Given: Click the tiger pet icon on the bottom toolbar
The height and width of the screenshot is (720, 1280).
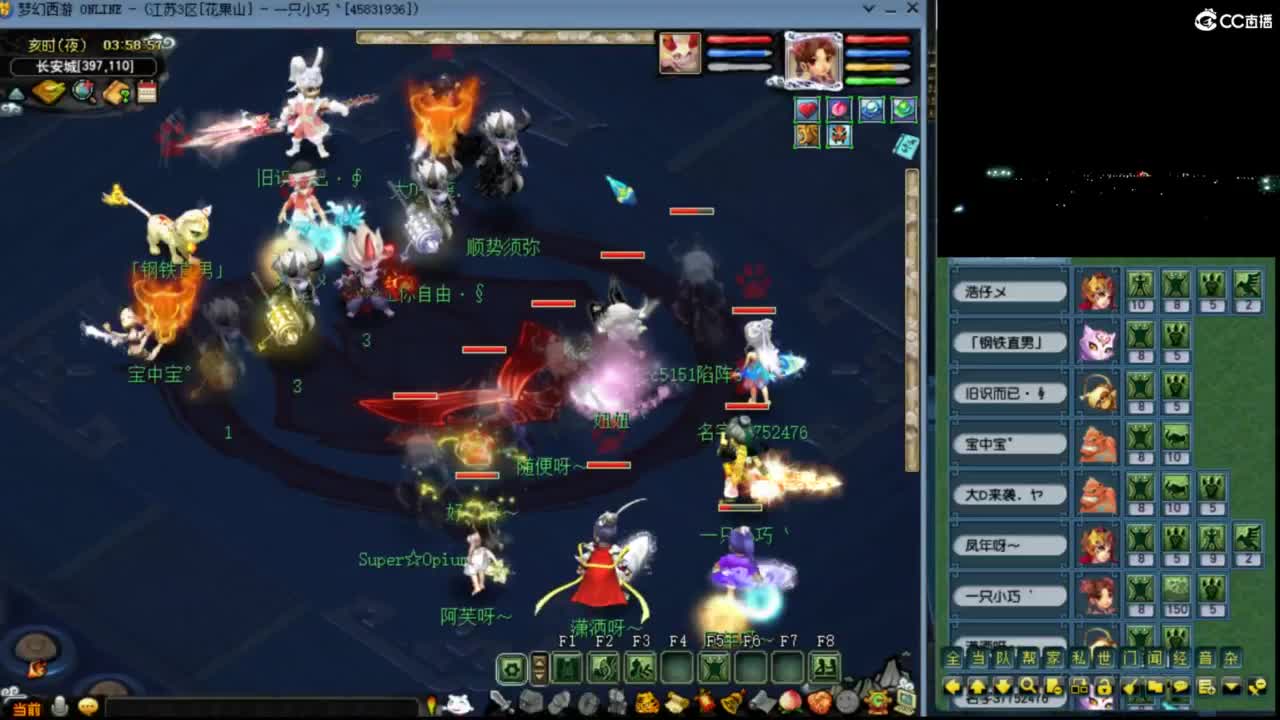Looking at the screenshot, I should [645, 702].
